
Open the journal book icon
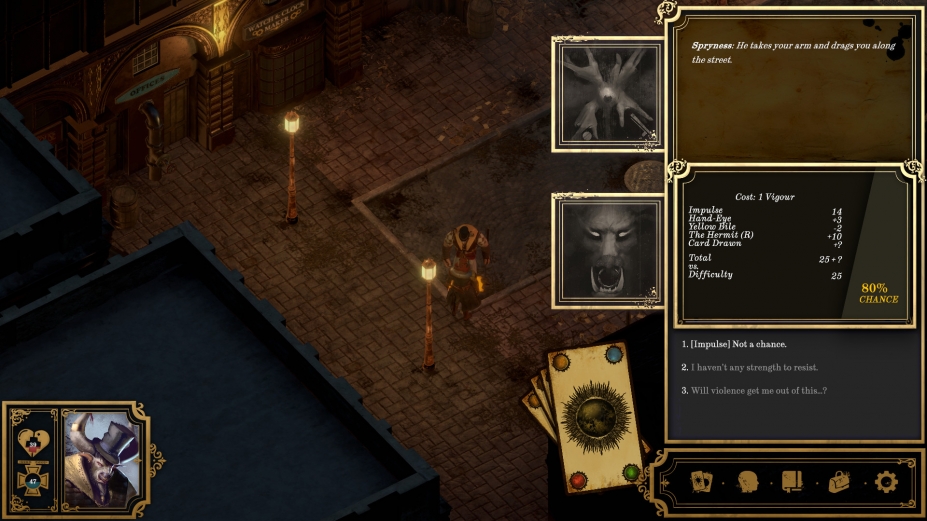(793, 482)
